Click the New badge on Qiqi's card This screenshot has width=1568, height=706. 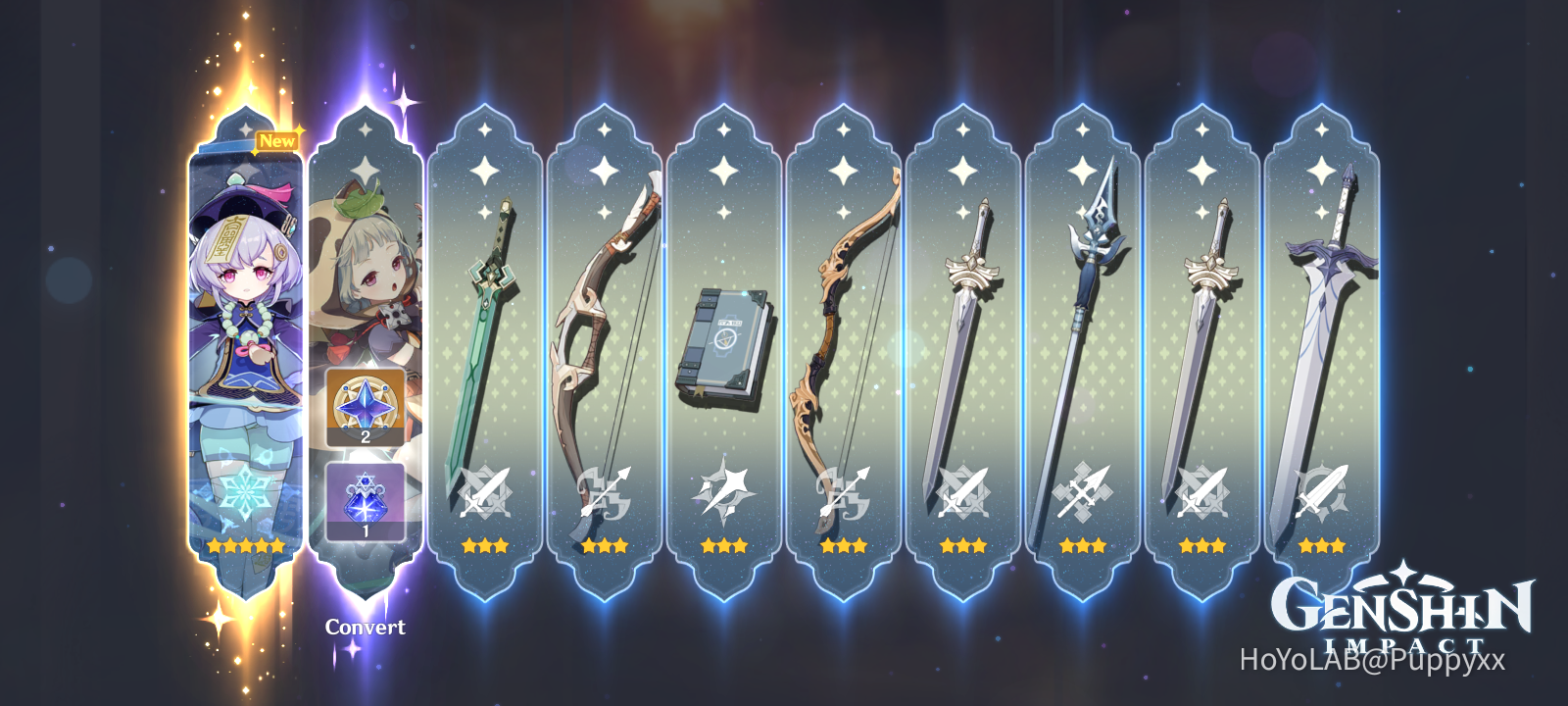pyautogui.click(x=277, y=140)
